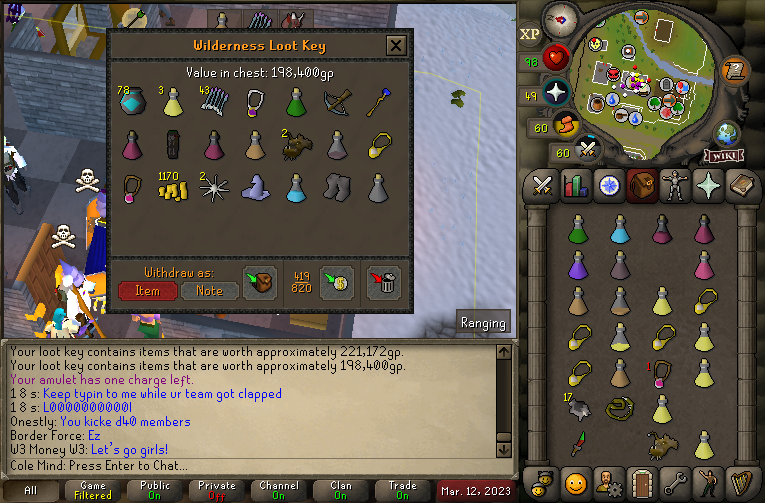Open the world map globe

pos(727,133)
